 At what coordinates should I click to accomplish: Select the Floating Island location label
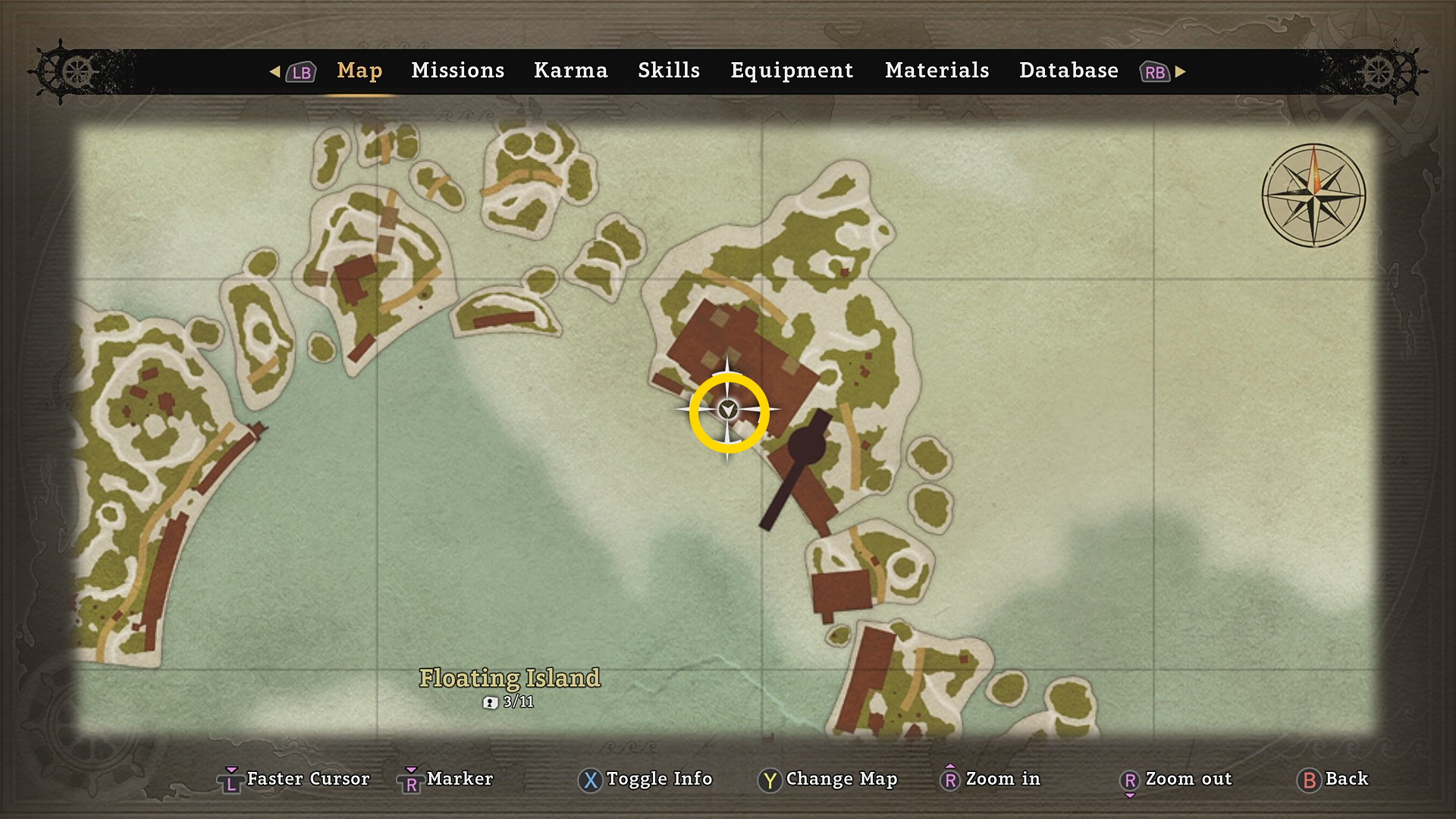(510, 678)
